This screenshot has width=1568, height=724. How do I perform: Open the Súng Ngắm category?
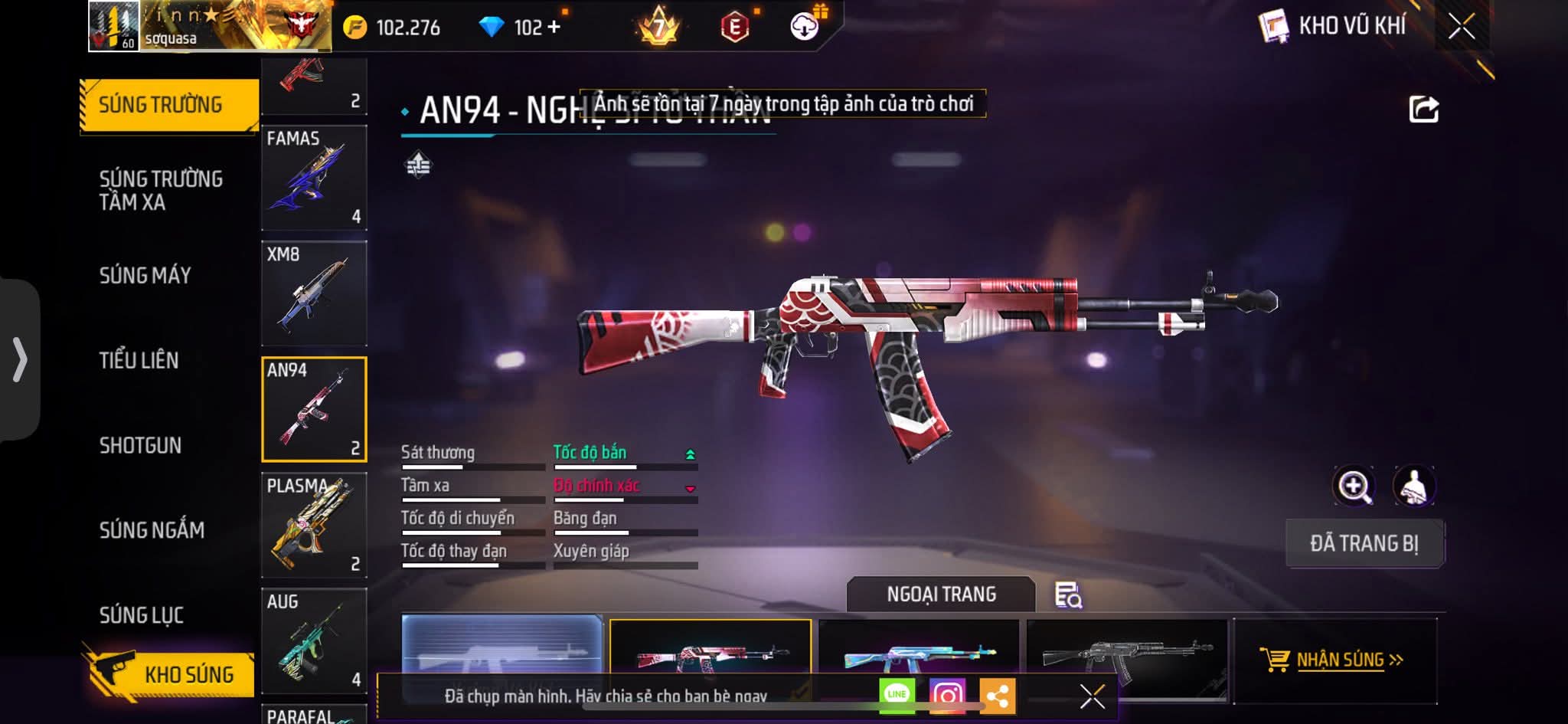(x=152, y=530)
